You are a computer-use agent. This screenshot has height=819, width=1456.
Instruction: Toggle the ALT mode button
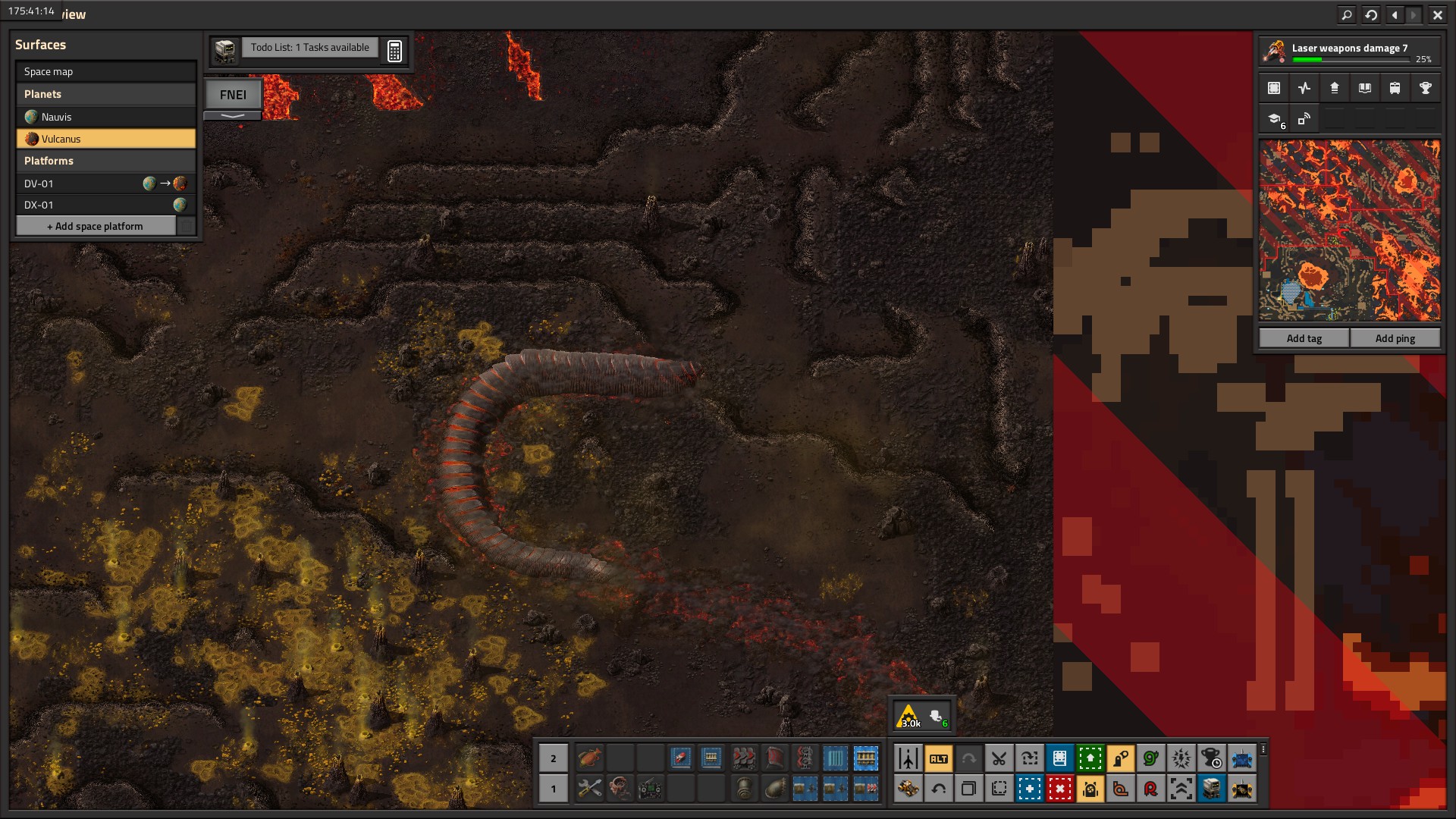tap(938, 758)
